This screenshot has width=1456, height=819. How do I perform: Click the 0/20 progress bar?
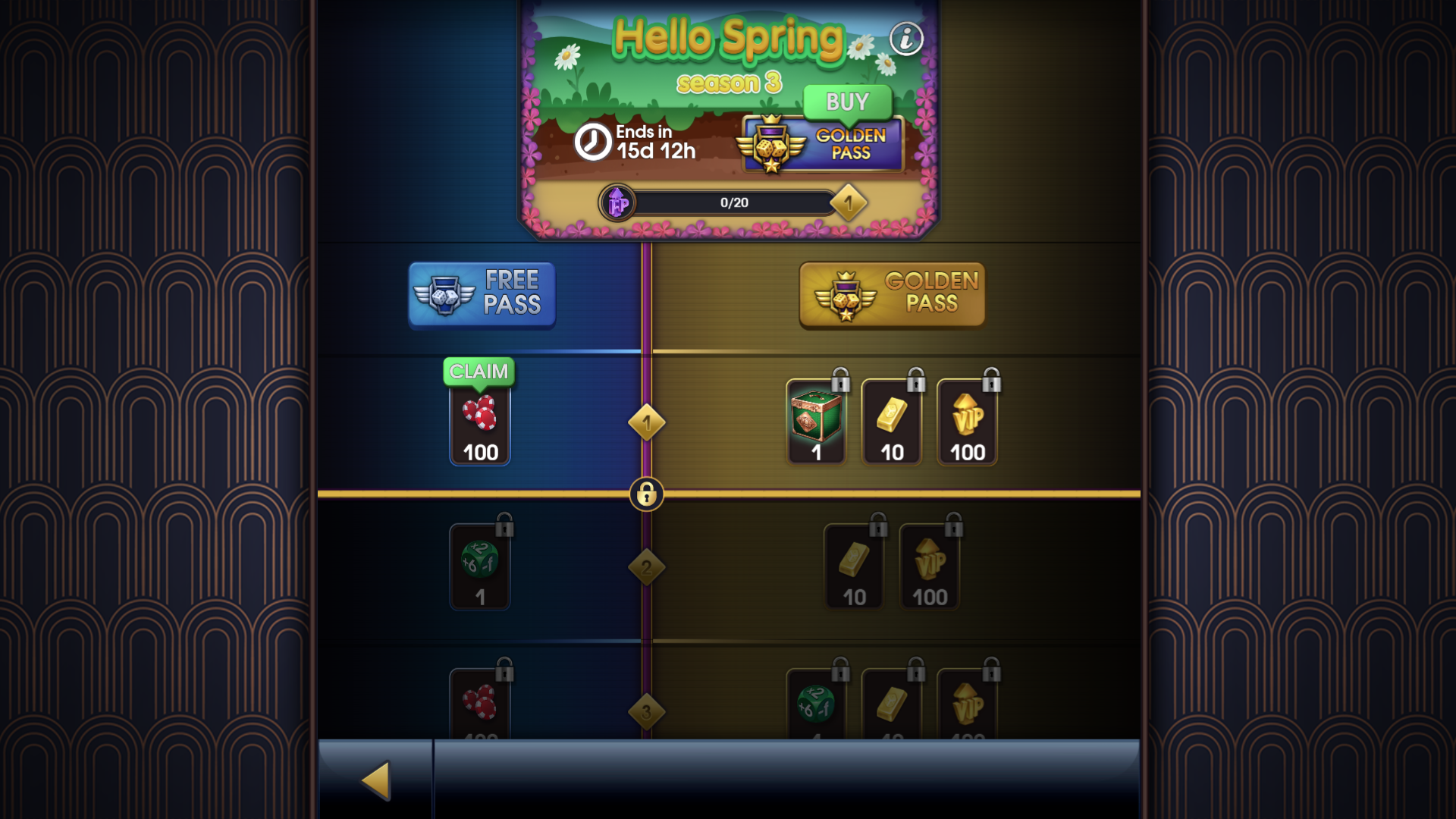coord(733,202)
